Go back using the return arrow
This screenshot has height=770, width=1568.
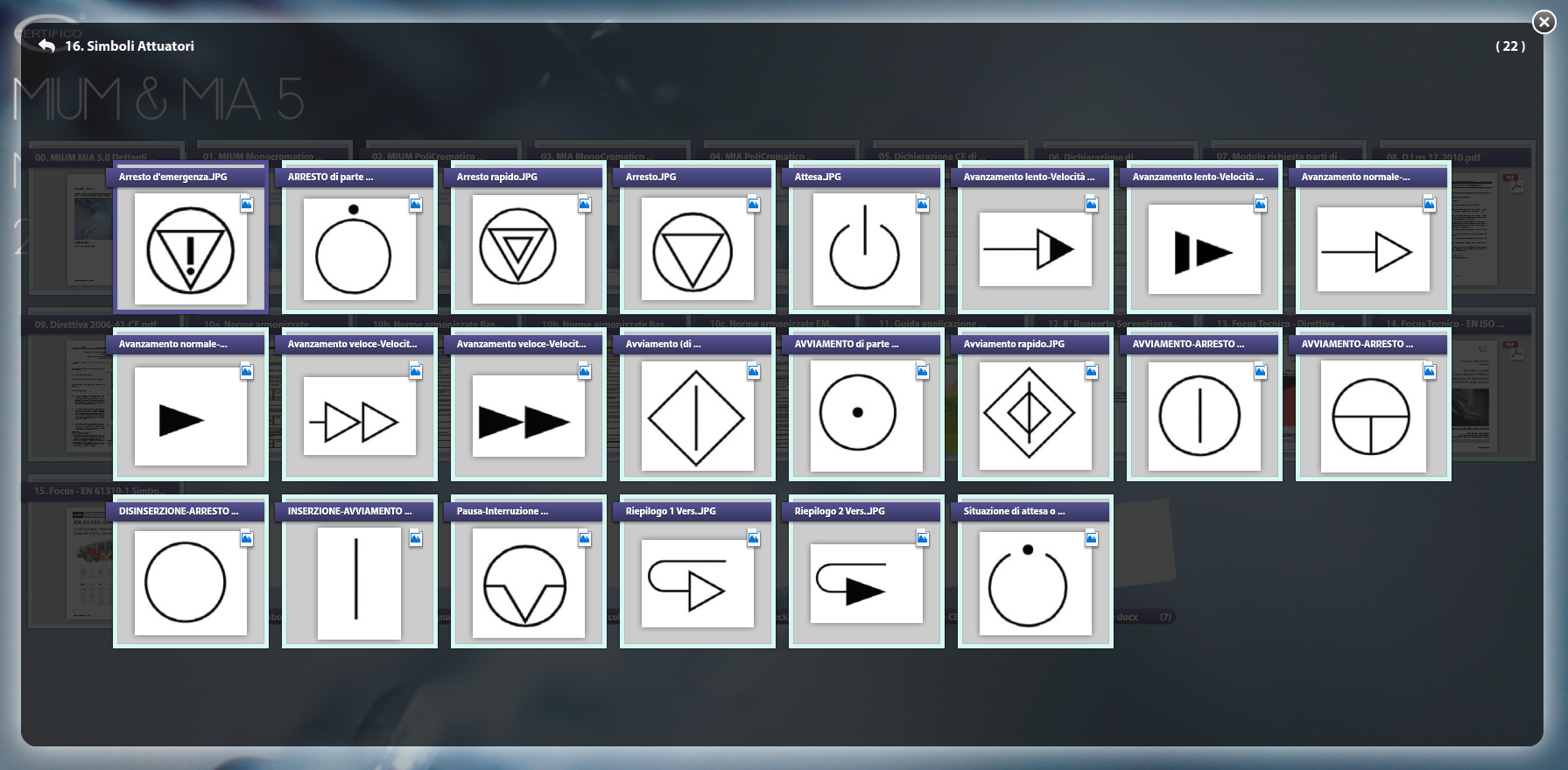[x=46, y=45]
